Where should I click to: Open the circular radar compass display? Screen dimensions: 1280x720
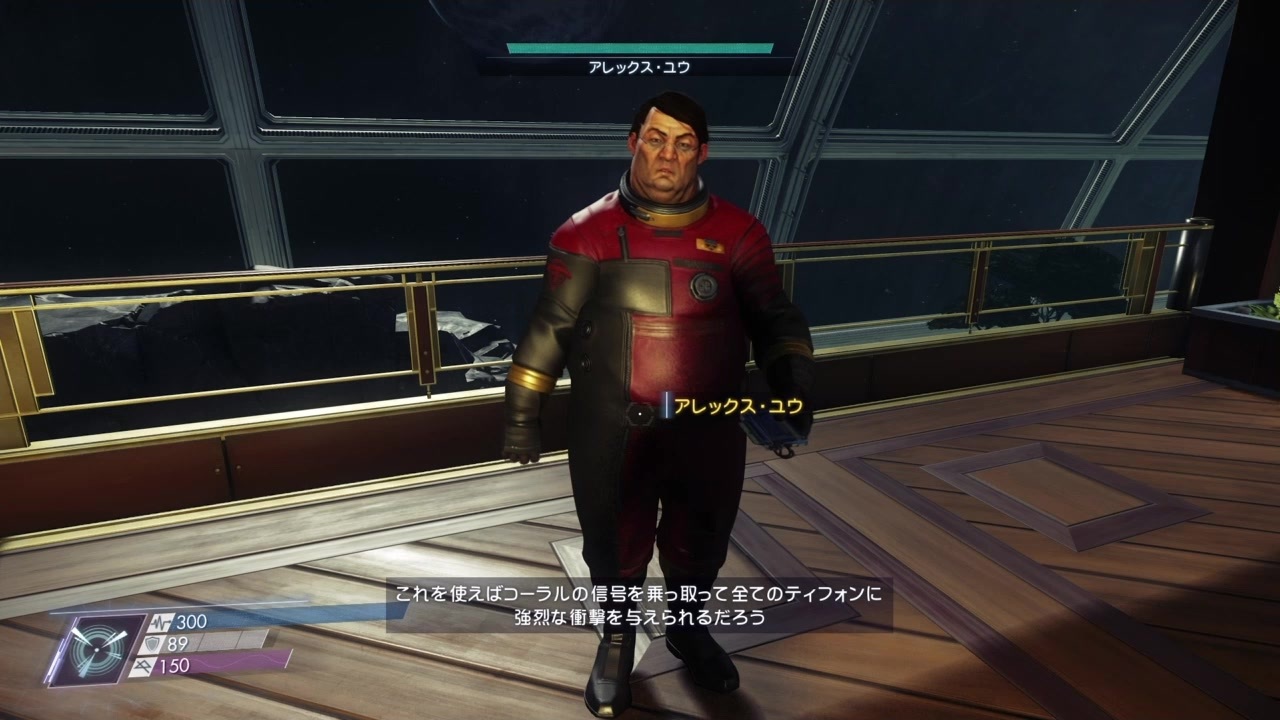tap(96, 650)
